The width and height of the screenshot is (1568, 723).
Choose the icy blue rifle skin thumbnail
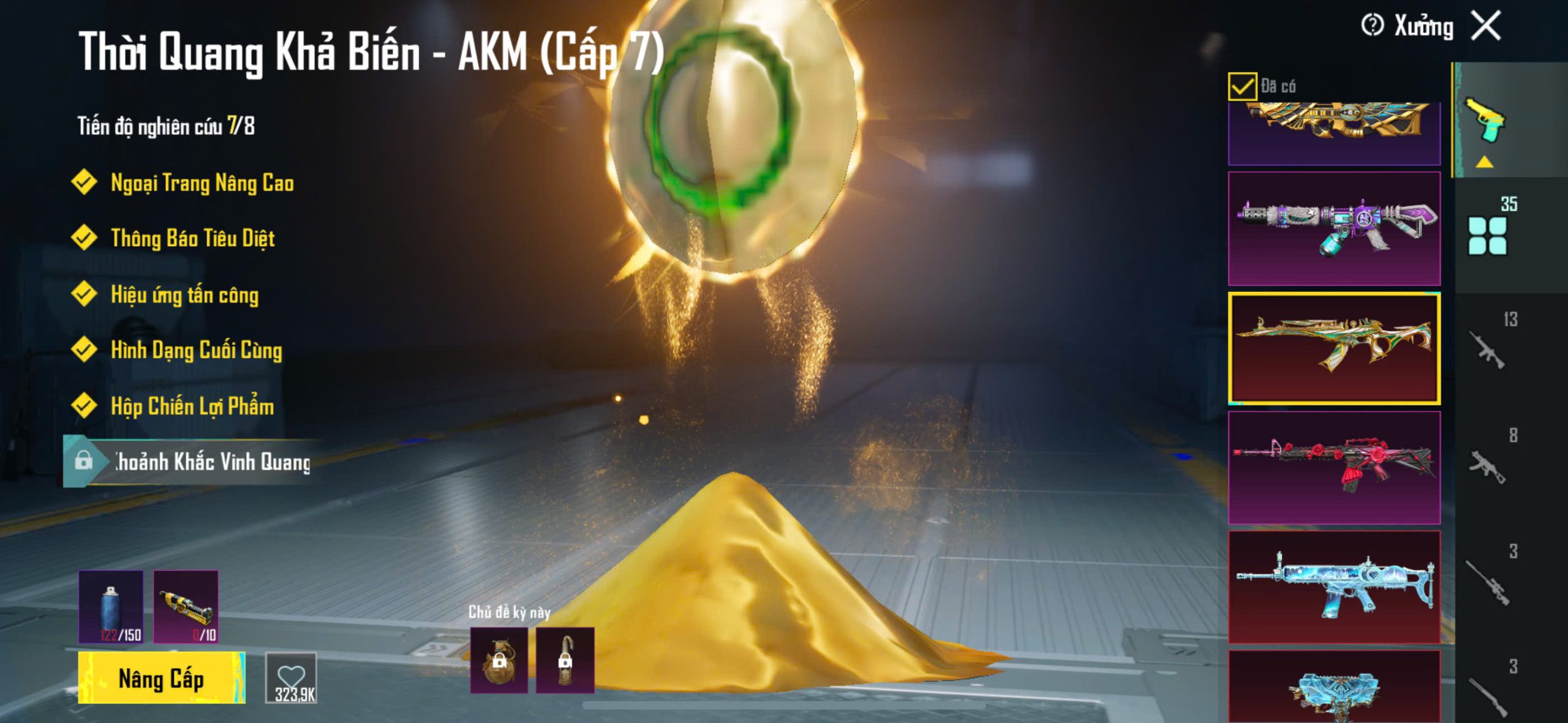pyautogui.click(x=1334, y=586)
